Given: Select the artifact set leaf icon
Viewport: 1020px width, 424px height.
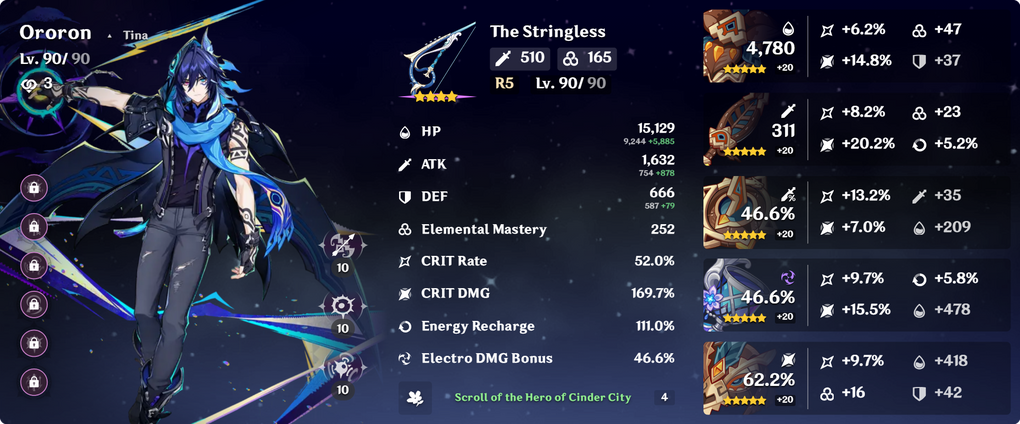Looking at the screenshot, I should tap(414, 397).
